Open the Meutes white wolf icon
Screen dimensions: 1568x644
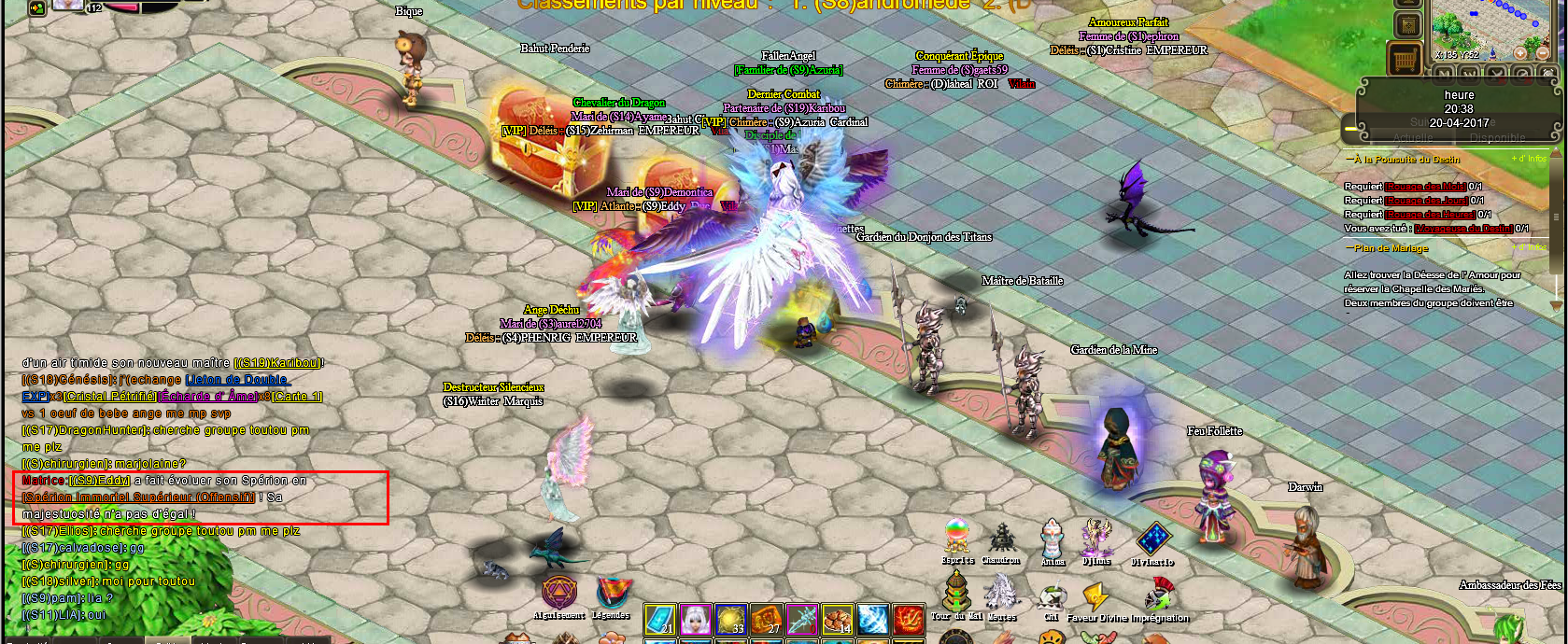pos(1001,593)
